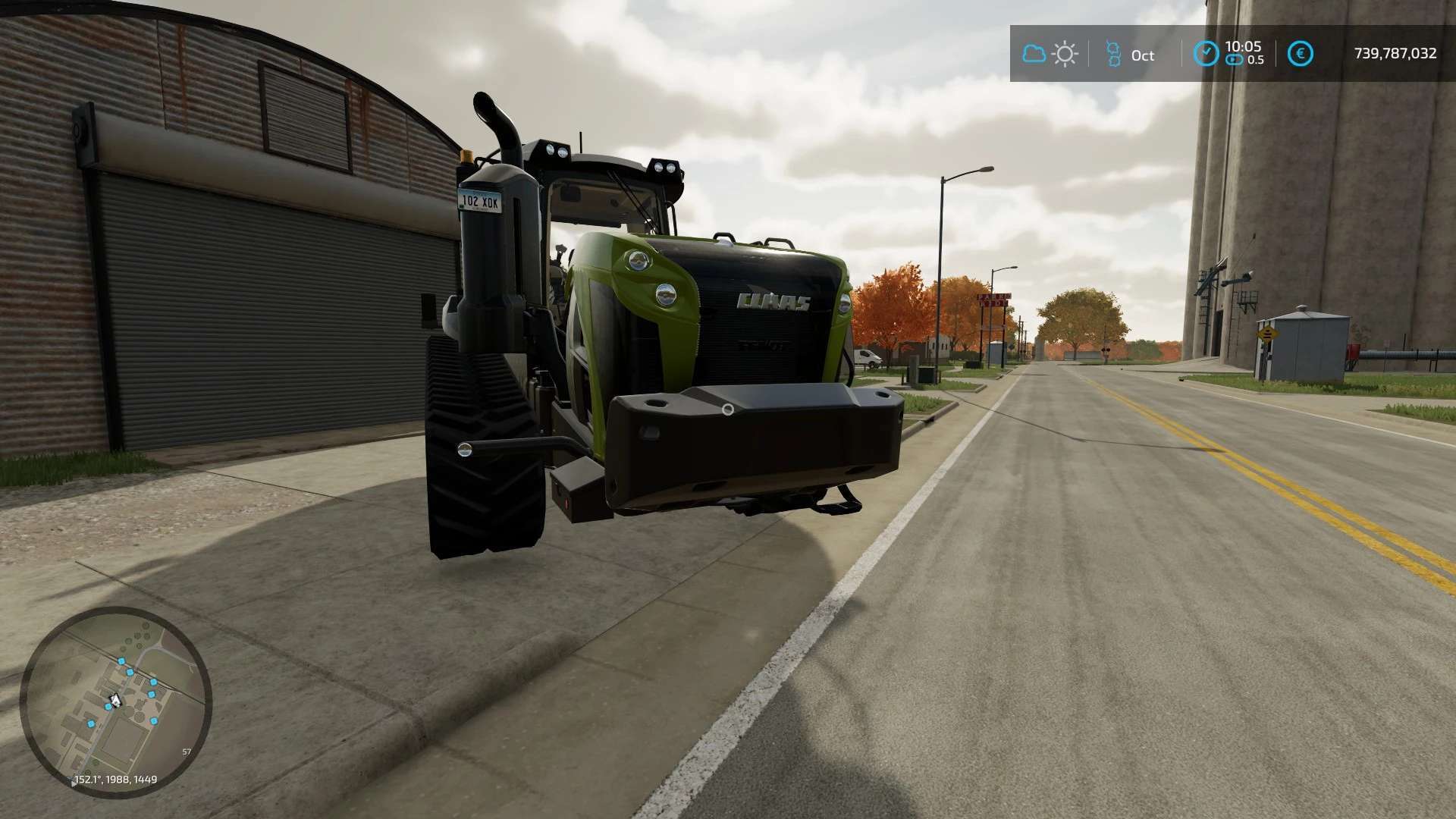This screenshot has width=1456, height=819.
Task: Click the euro money balance icon
Action: click(x=1301, y=54)
